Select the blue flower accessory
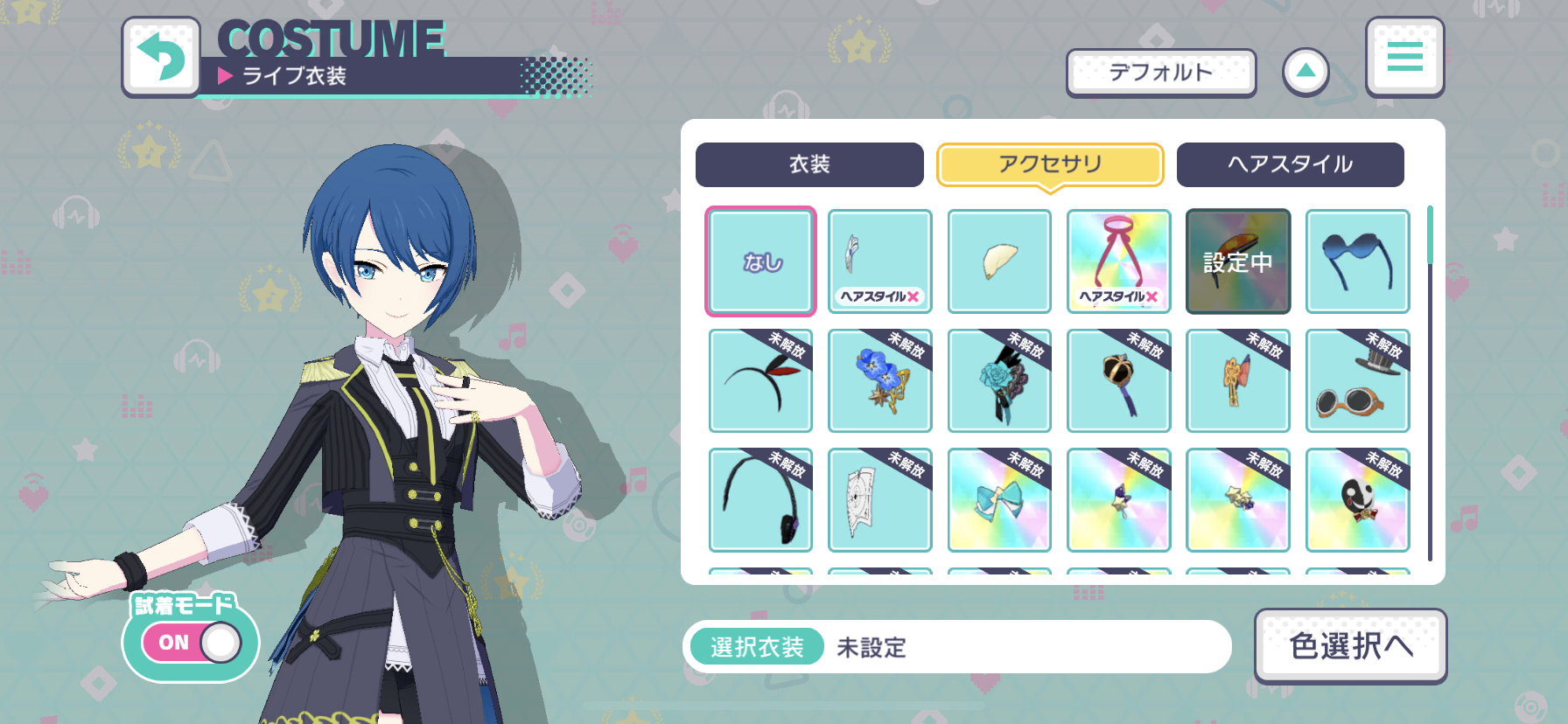The height and width of the screenshot is (724, 1568). click(x=879, y=380)
